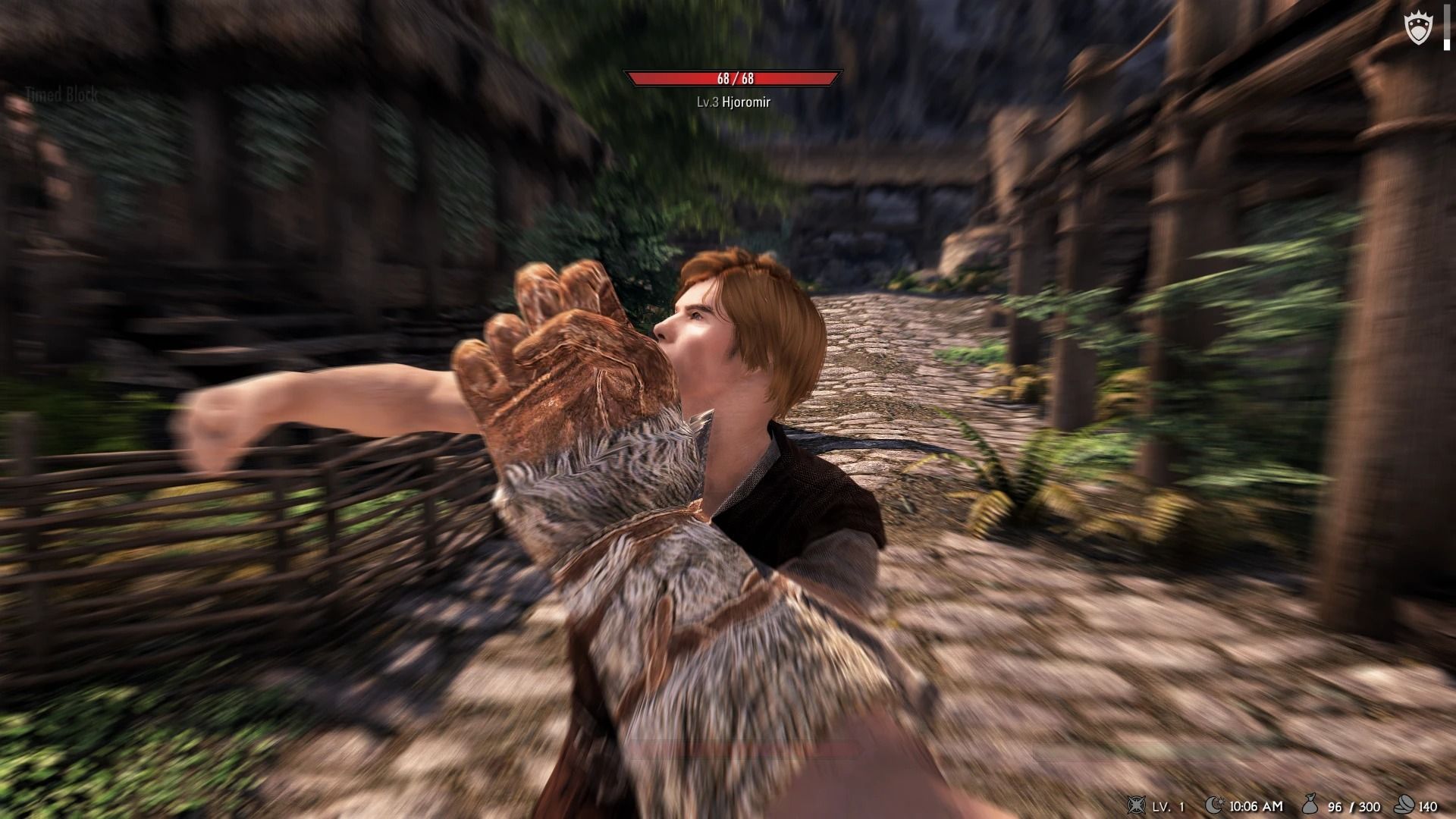This screenshot has height=819, width=1456.
Task: Click the vertical gauge beside the shield crest
Action: 1447,27
